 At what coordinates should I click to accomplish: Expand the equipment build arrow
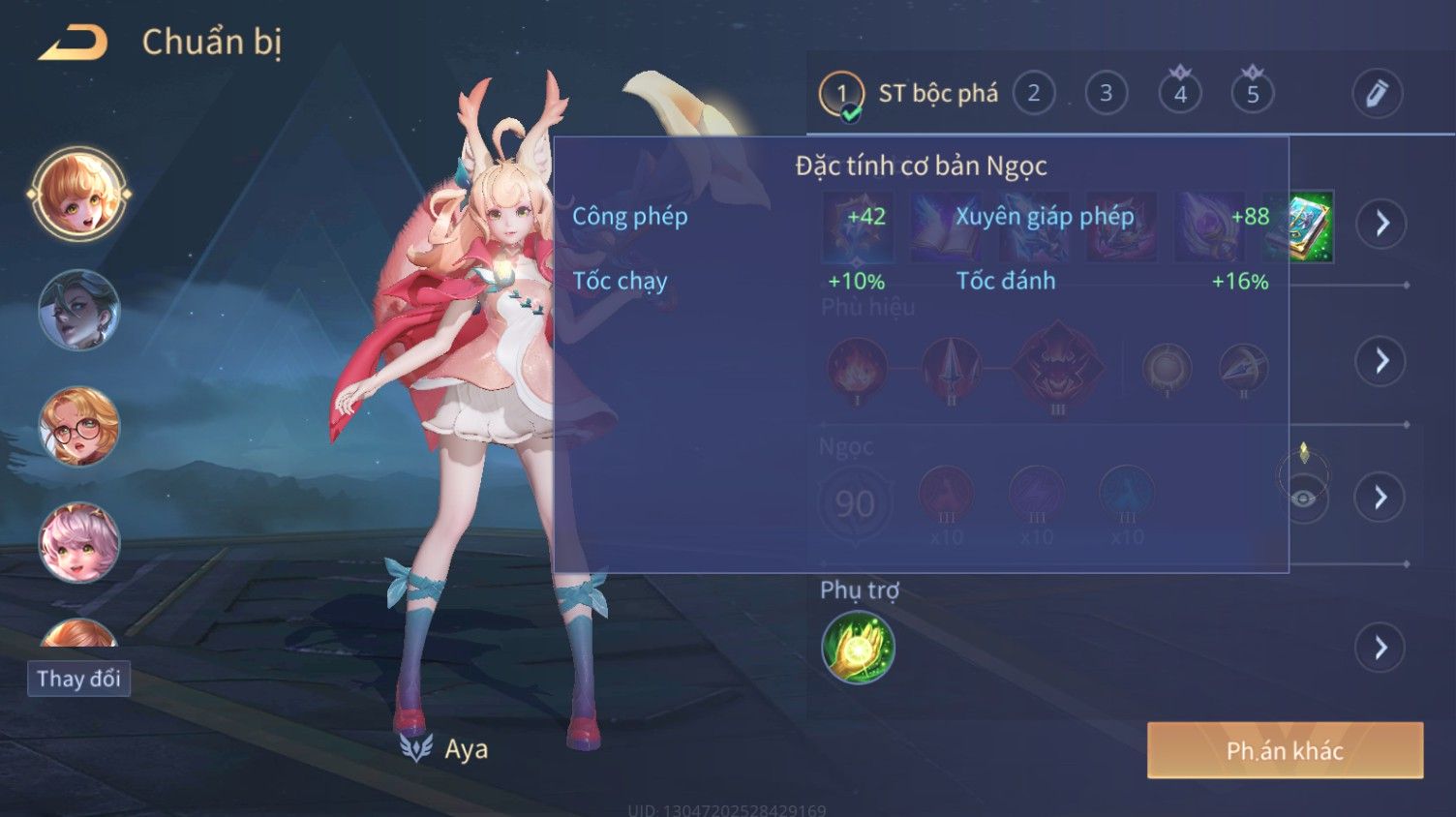click(1380, 224)
